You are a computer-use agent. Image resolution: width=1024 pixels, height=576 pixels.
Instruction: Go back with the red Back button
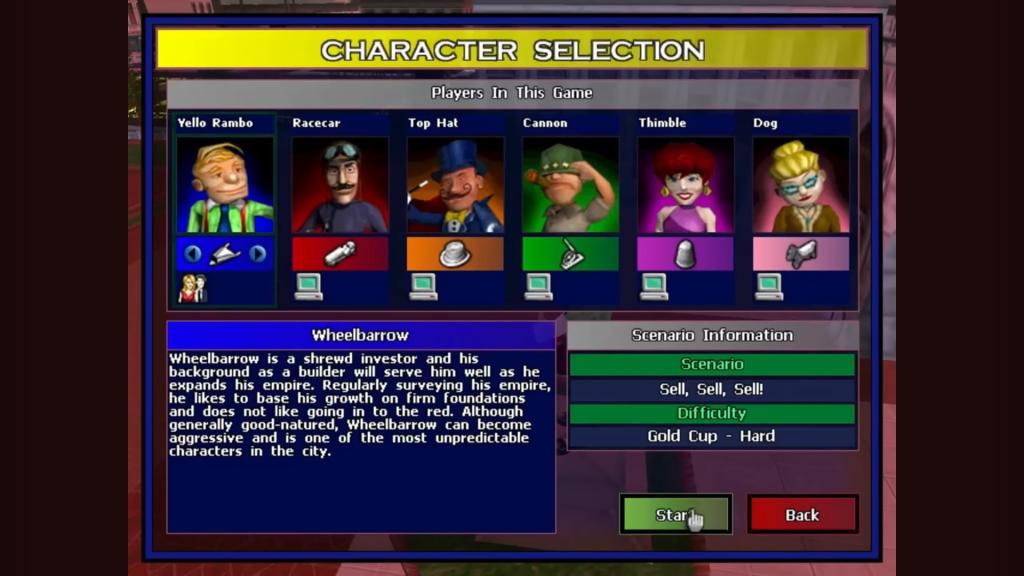tap(802, 514)
